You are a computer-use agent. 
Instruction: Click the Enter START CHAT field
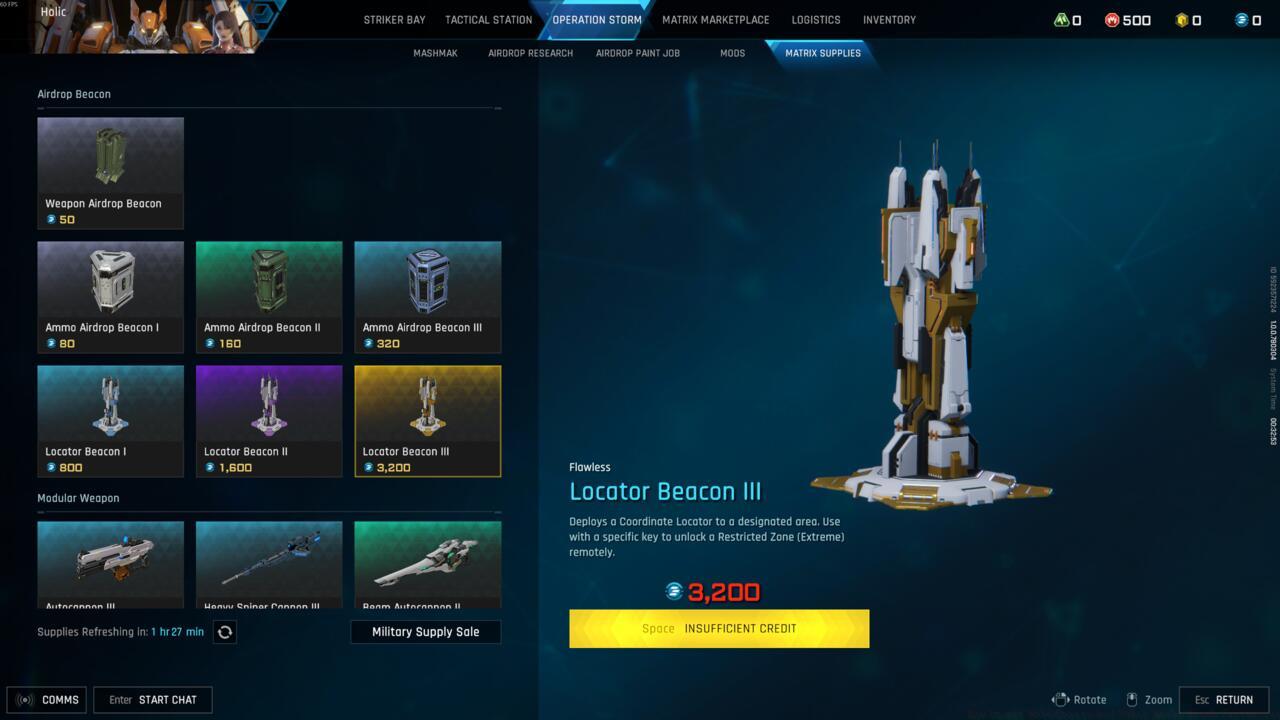tap(152, 699)
